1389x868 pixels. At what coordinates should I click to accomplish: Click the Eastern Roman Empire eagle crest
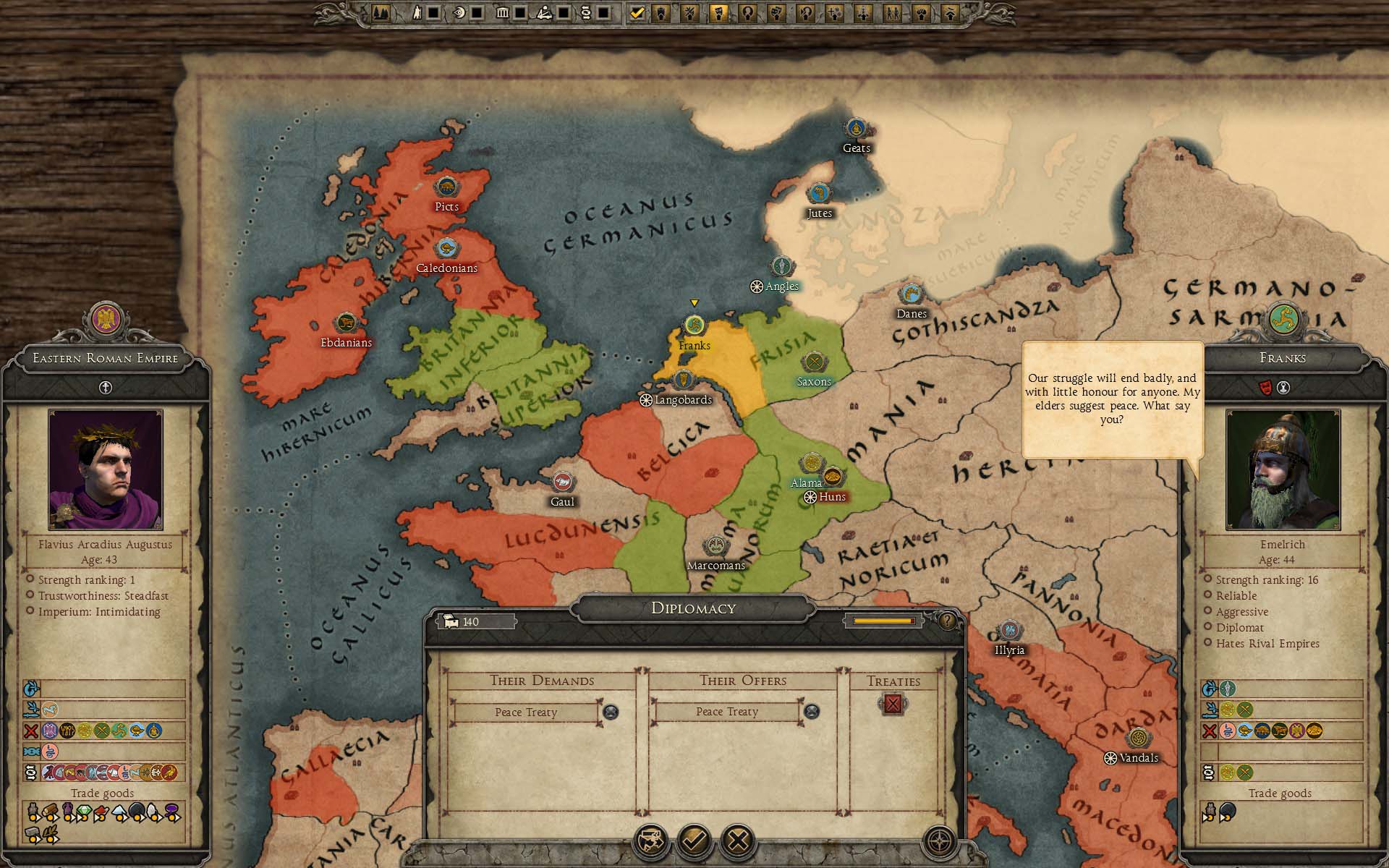106,319
